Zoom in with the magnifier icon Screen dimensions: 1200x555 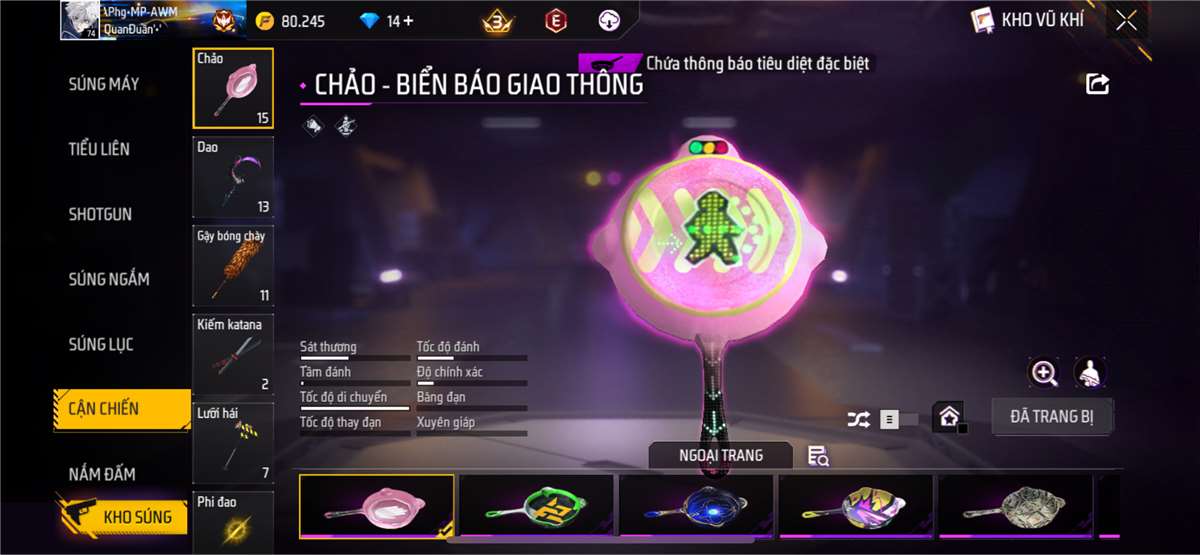click(1044, 373)
